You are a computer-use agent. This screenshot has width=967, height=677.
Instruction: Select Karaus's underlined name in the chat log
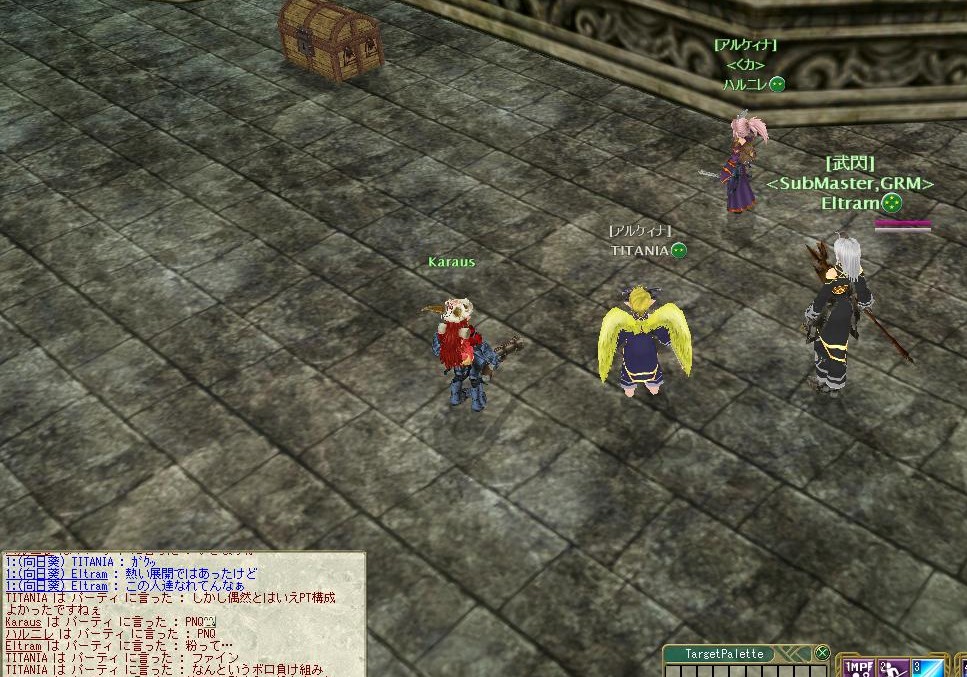23,621
